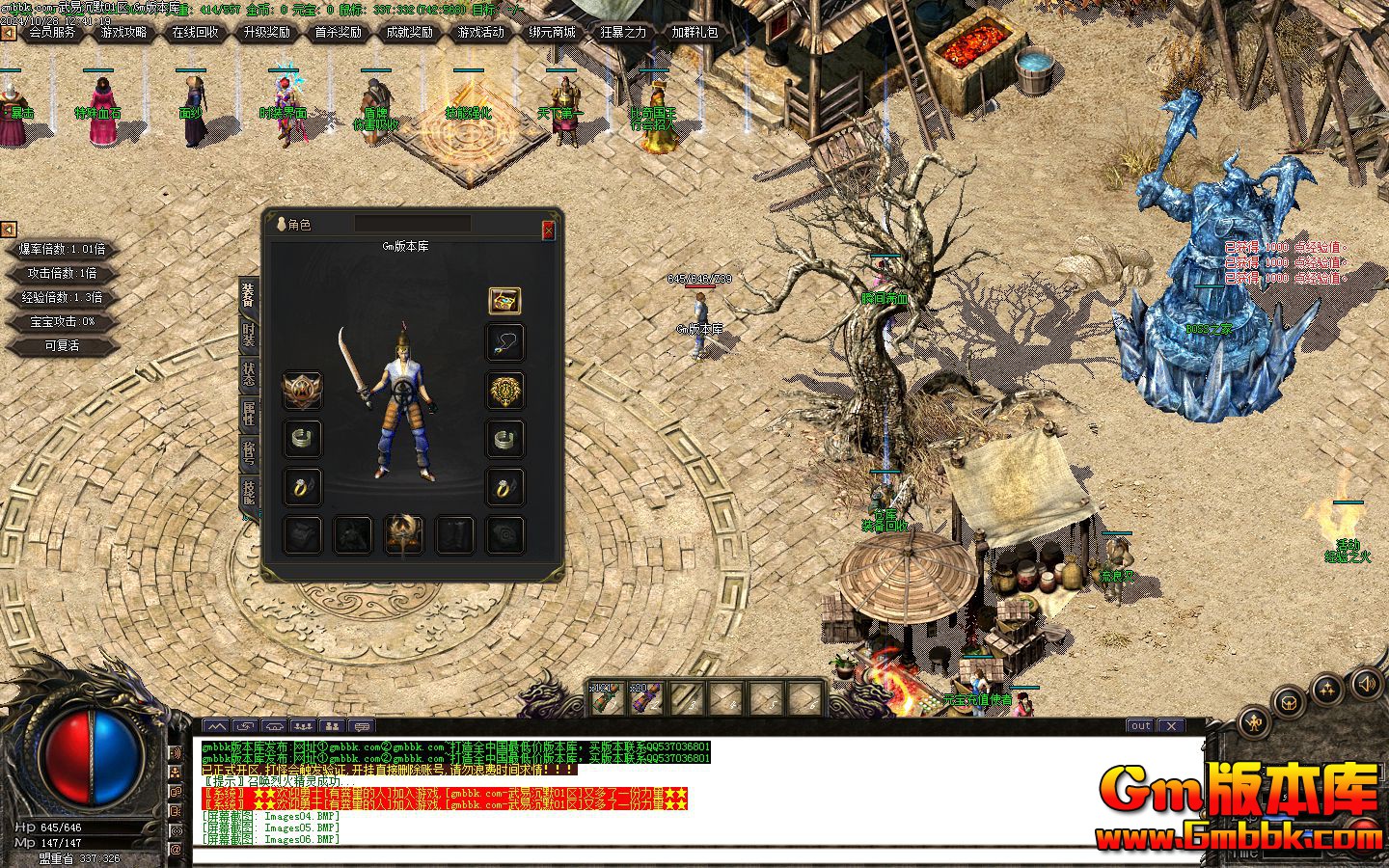The height and width of the screenshot is (868, 1389).
Task: Open 升级奖励 level-up rewards
Action: 266,32
